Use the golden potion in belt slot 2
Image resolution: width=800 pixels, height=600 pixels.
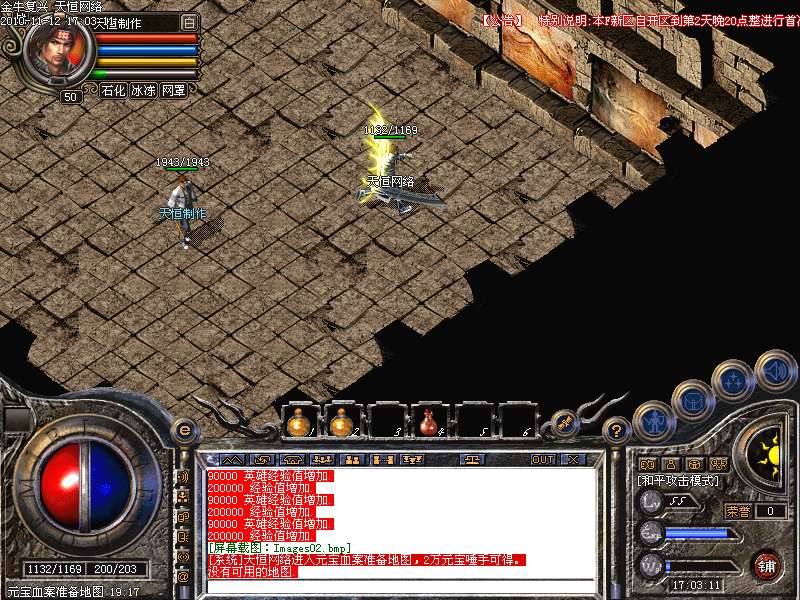coord(341,423)
